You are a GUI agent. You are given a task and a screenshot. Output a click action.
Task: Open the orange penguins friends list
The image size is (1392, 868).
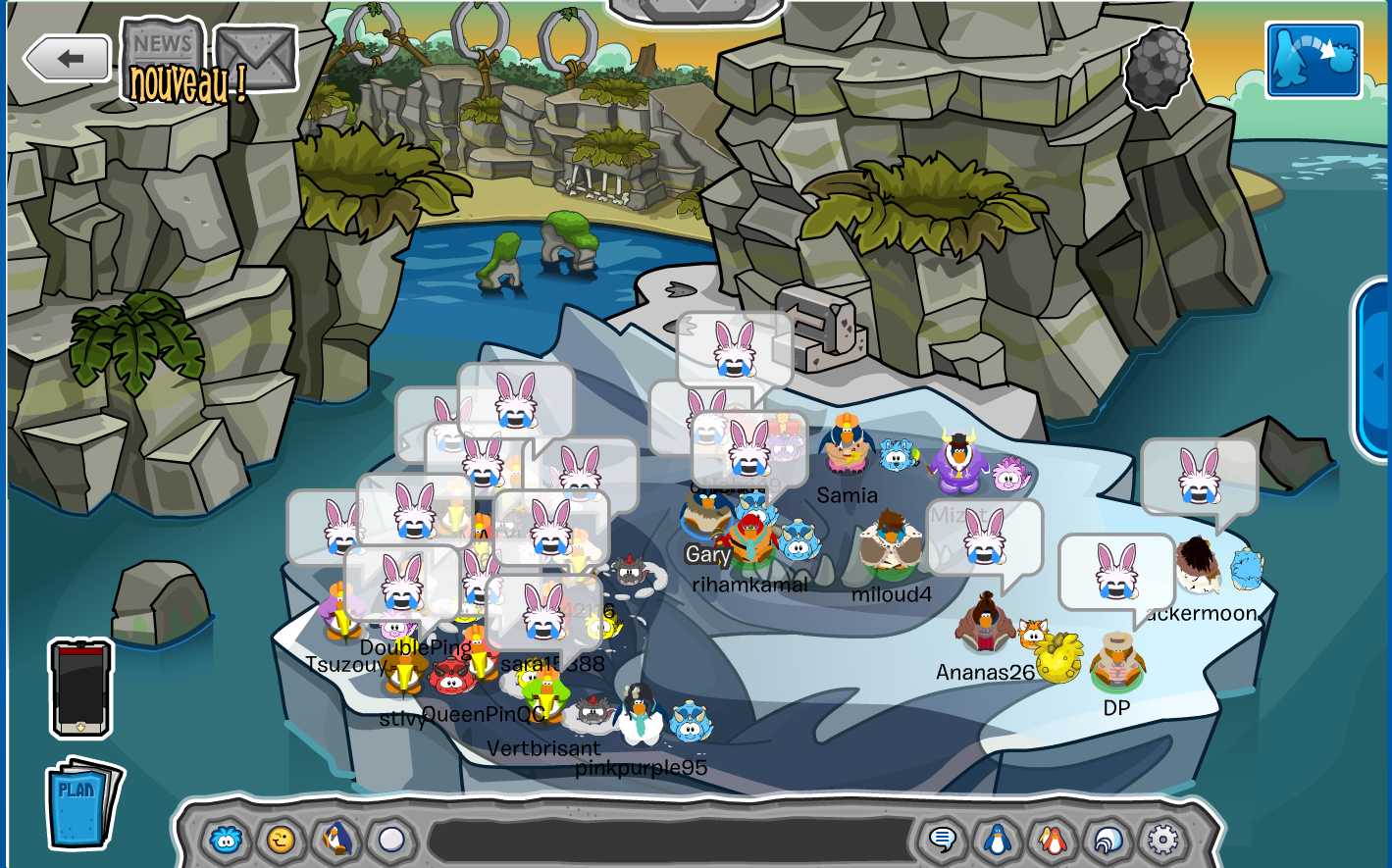click(x=1053, y=841)
